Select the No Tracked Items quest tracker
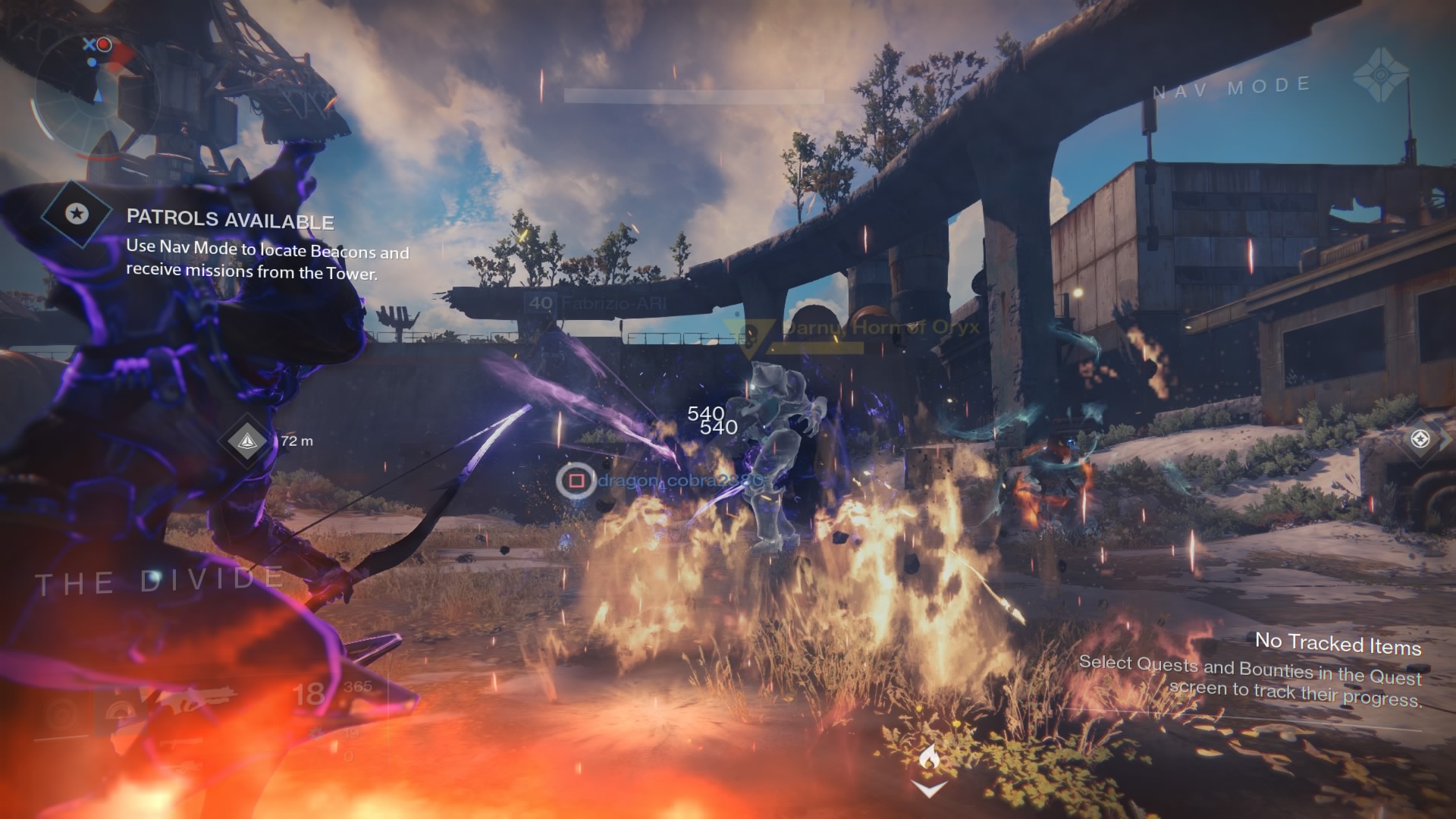 click(1338, 644)
